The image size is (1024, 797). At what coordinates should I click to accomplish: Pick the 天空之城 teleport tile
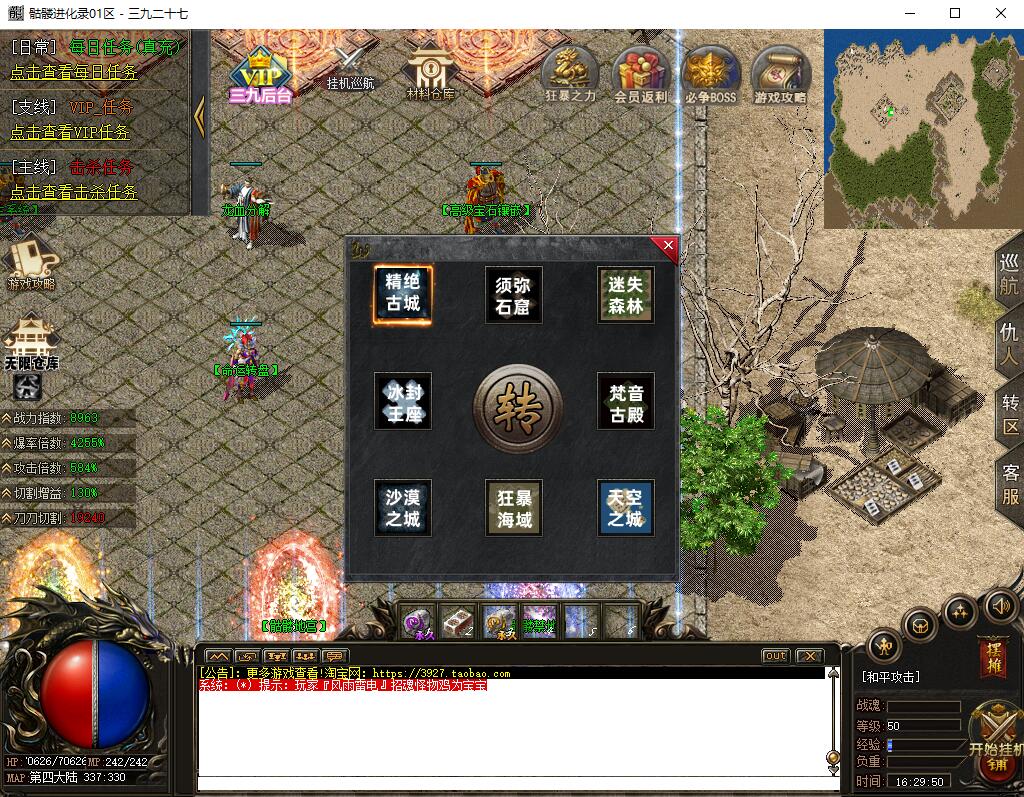tap(626, 508)
